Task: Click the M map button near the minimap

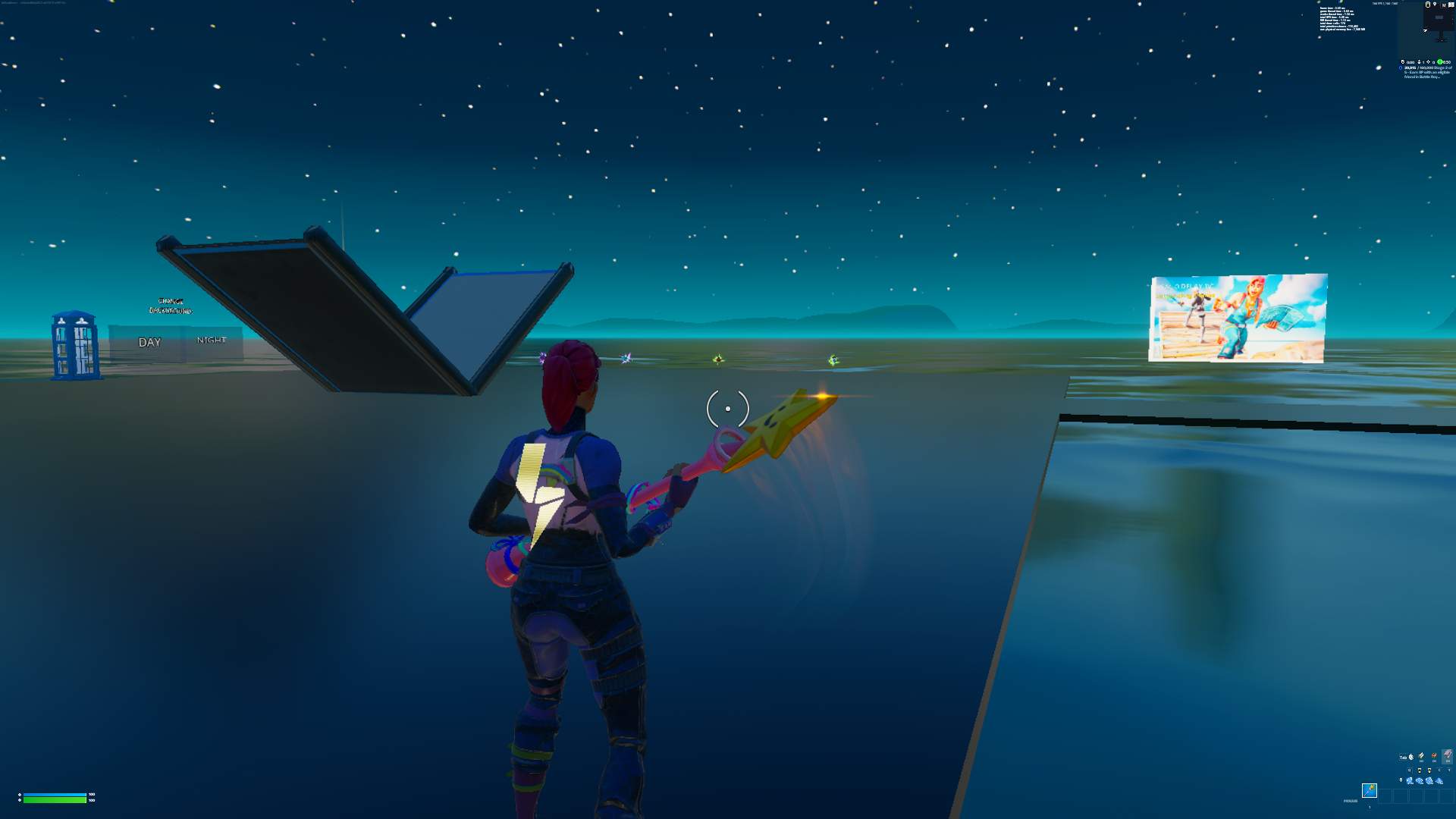Action: pyautogui.click(x=1444, y=5)
